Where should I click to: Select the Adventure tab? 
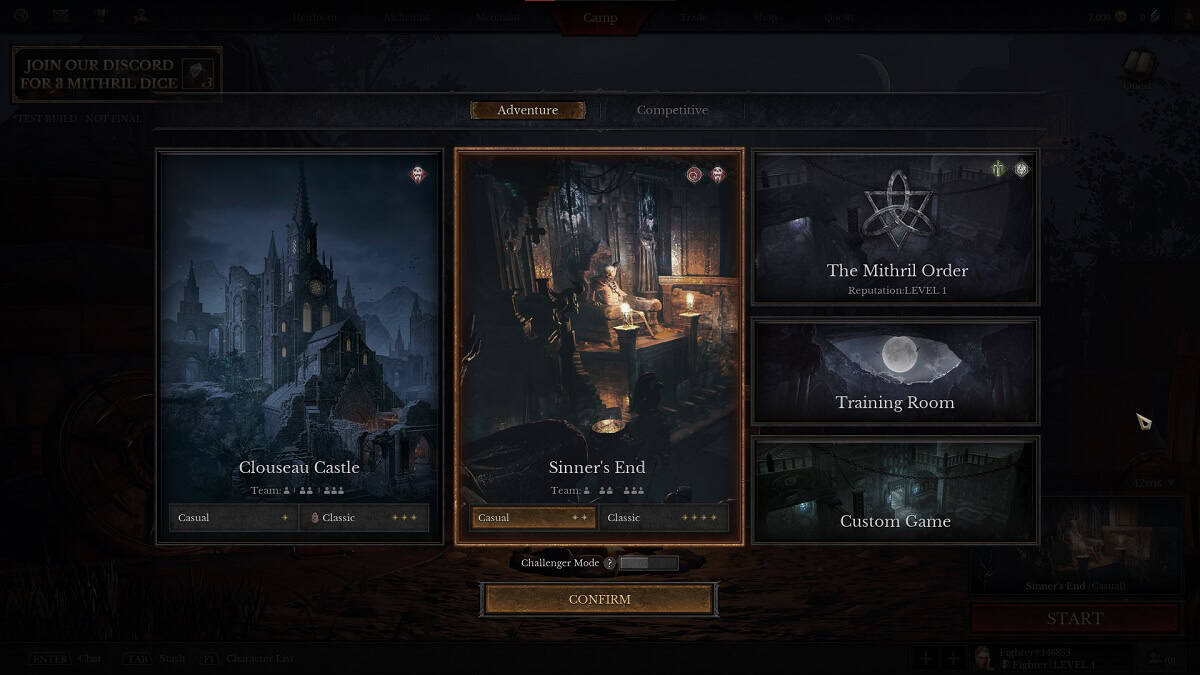click(x=528, y=110)
